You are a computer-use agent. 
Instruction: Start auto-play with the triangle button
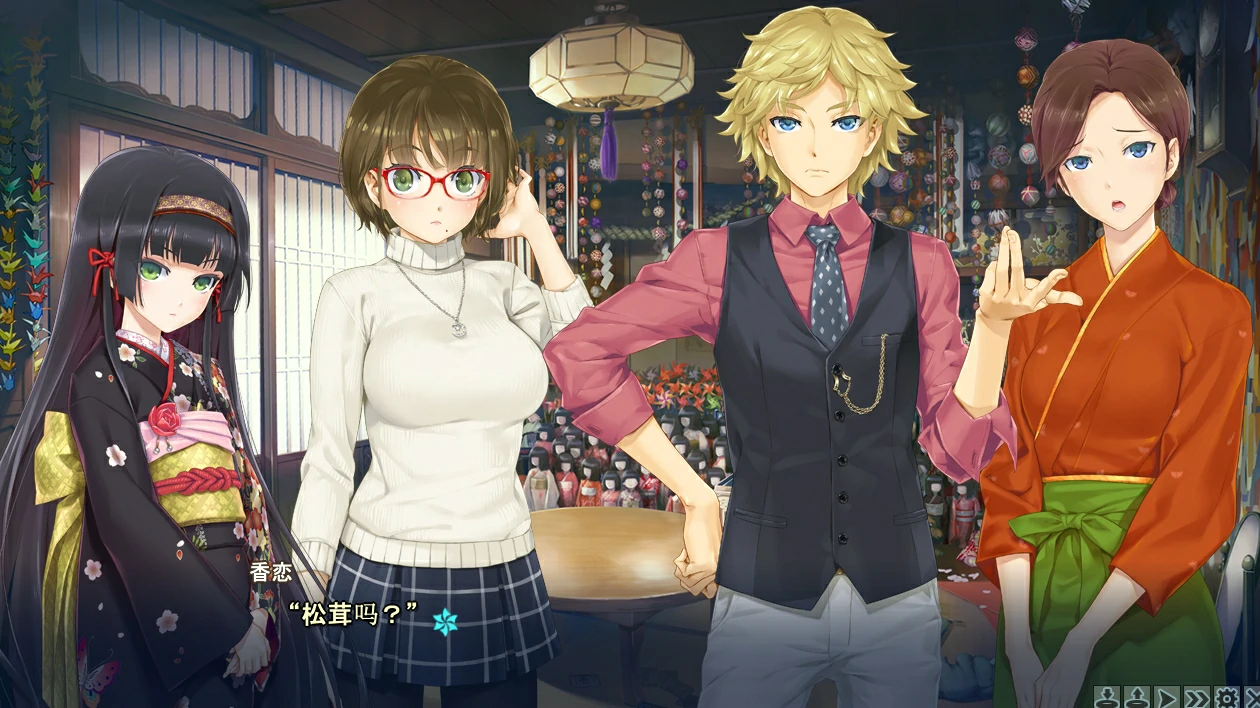click(x=1166, y=696)
